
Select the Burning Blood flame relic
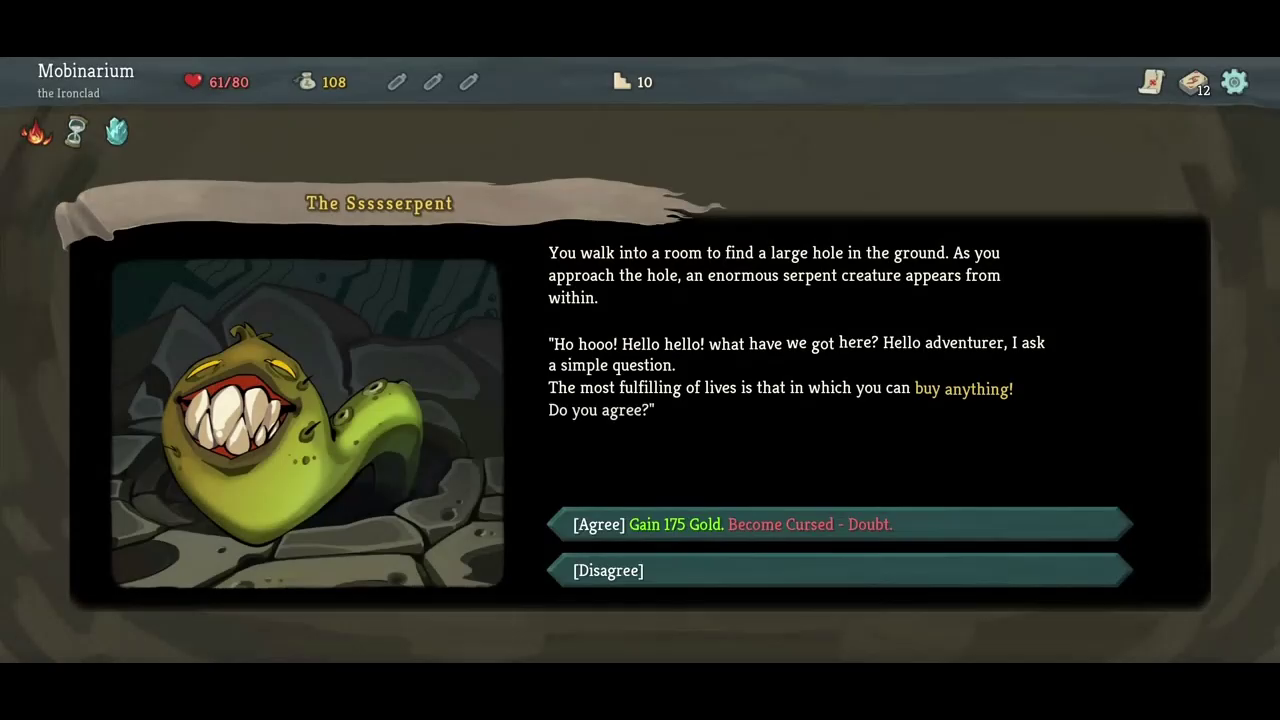coord(36,131)
